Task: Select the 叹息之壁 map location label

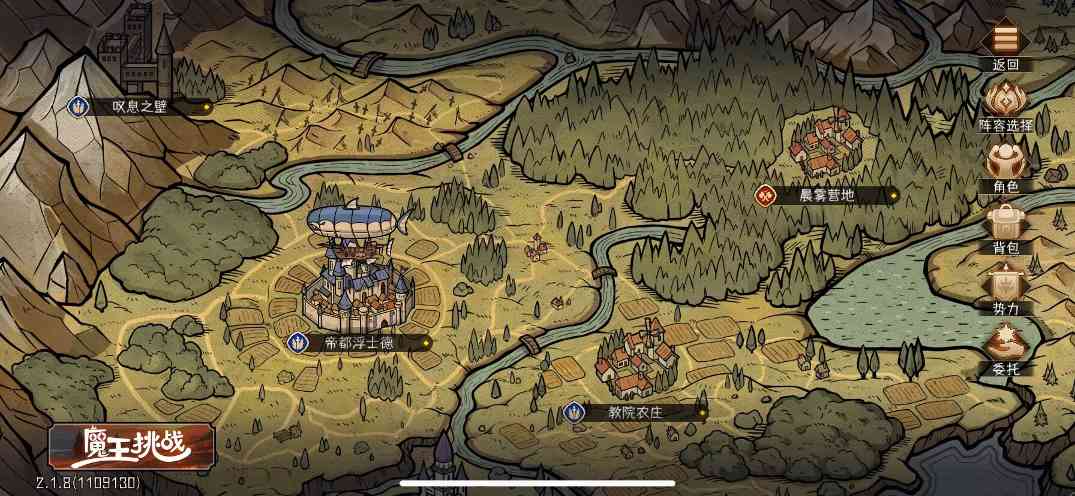Action: point(140,105)
